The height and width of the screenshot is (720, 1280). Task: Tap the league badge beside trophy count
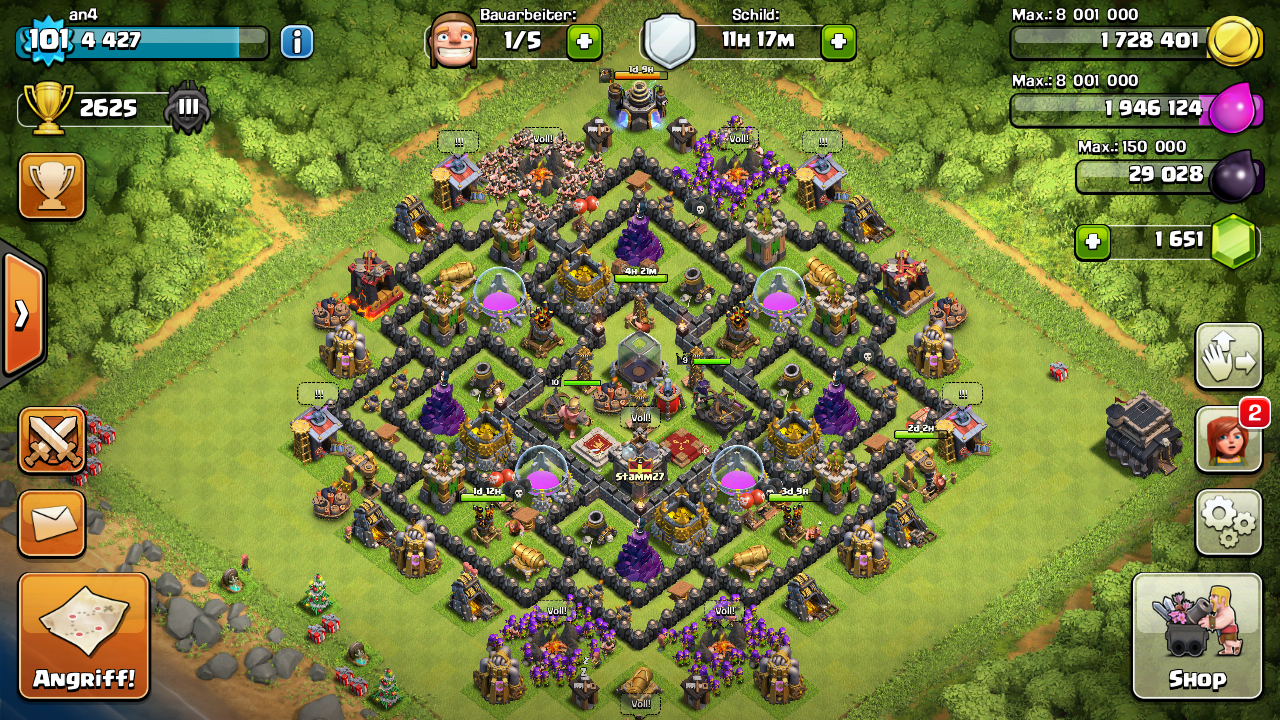[188, 108]
